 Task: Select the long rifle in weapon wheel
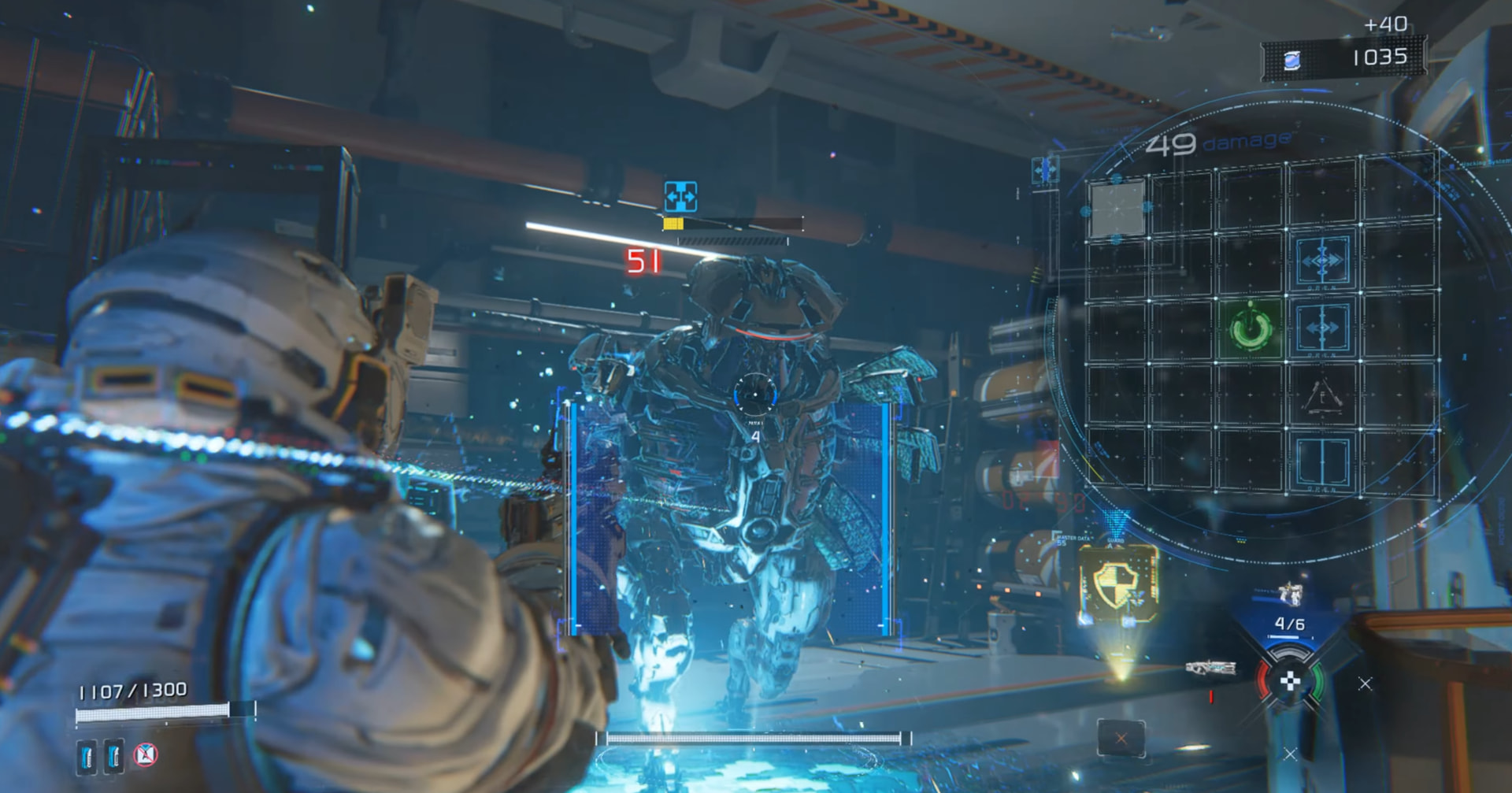[1210, 669]
